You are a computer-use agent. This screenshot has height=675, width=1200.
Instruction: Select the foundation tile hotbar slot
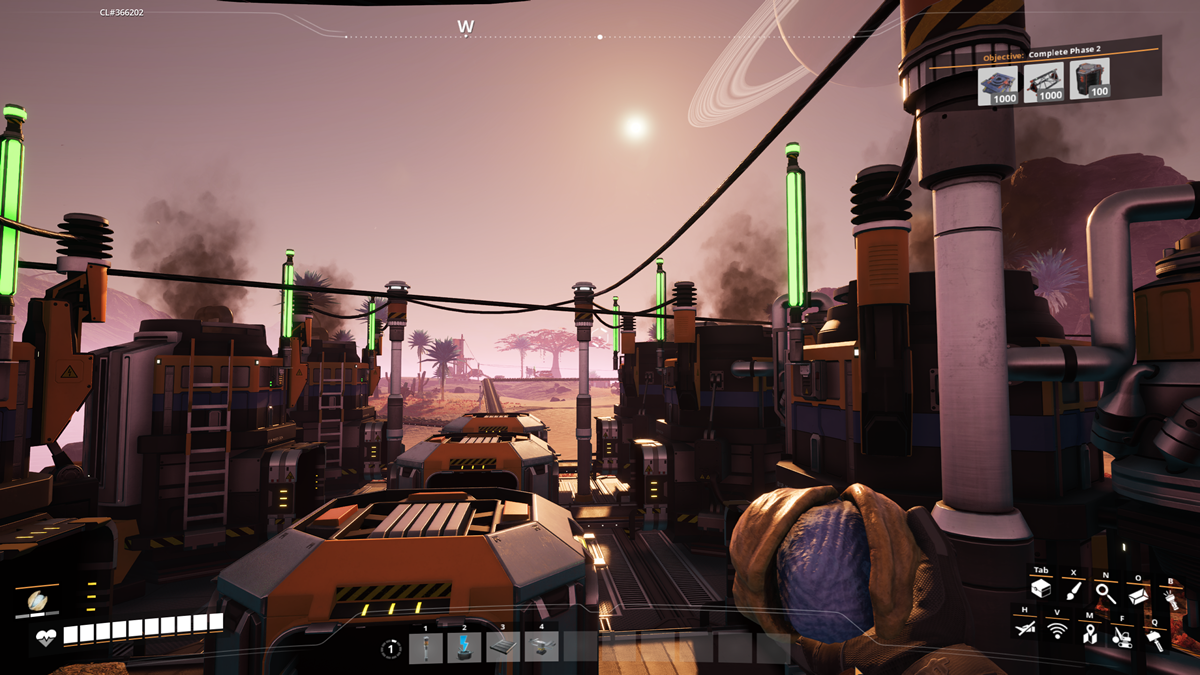click(503, 648)
